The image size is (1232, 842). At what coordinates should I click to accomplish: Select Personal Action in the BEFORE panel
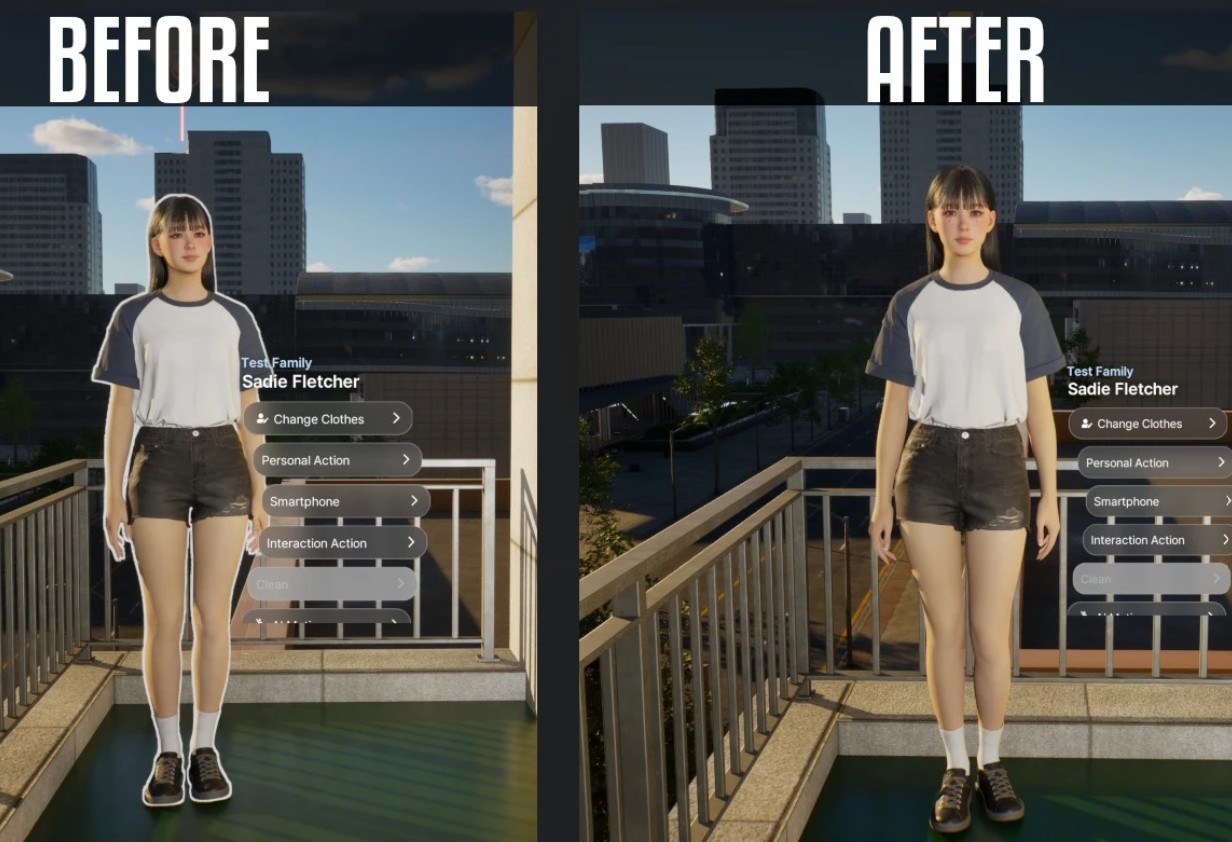tap(335, 460)
